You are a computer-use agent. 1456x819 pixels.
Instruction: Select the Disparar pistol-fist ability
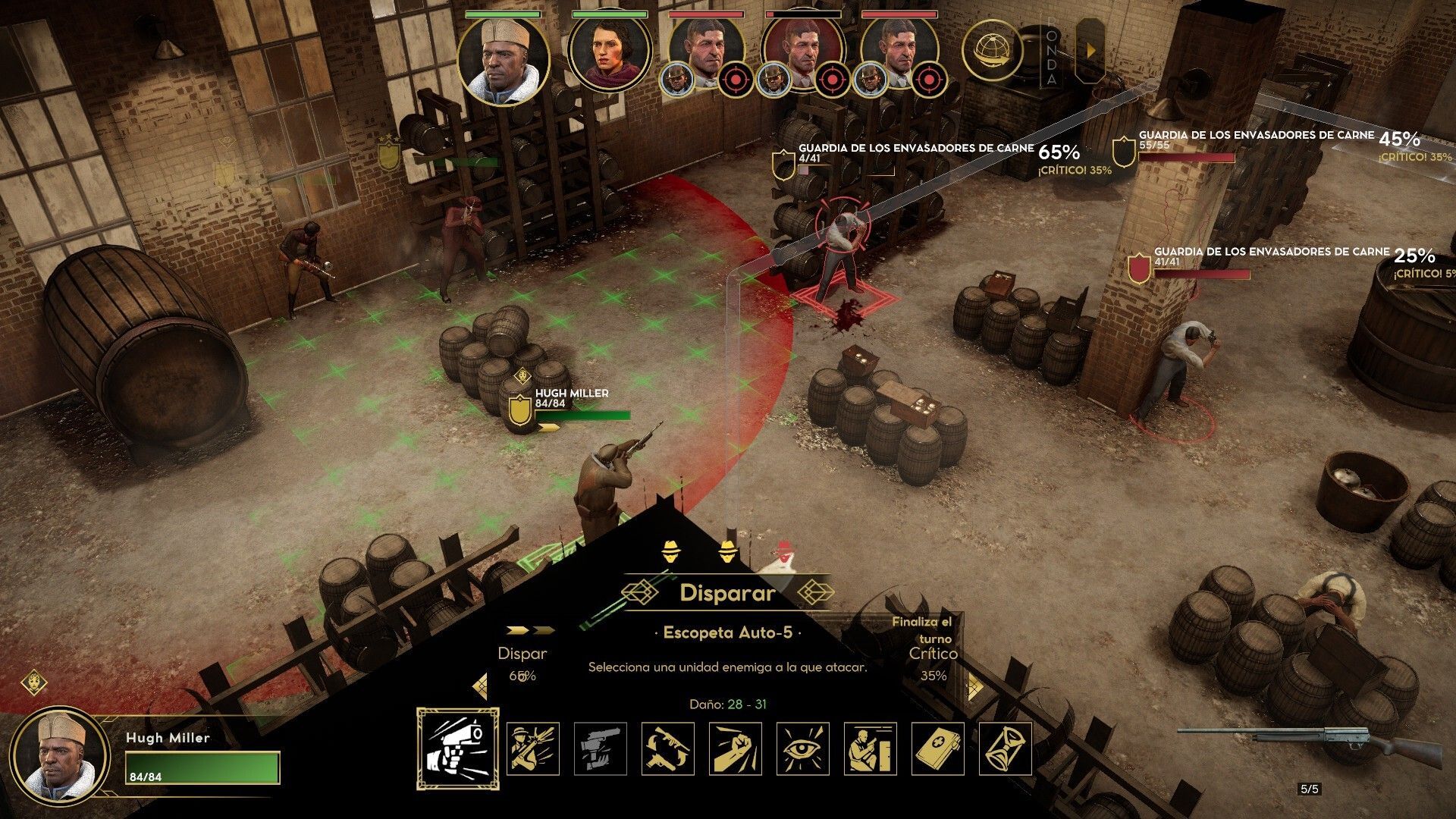click(x=457, y=748)
